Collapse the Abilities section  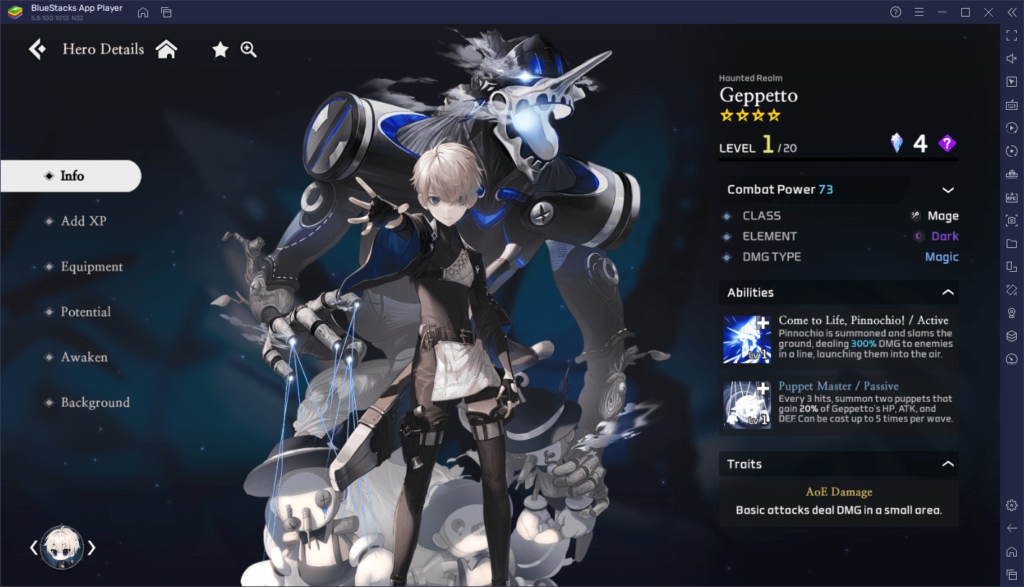947,293
